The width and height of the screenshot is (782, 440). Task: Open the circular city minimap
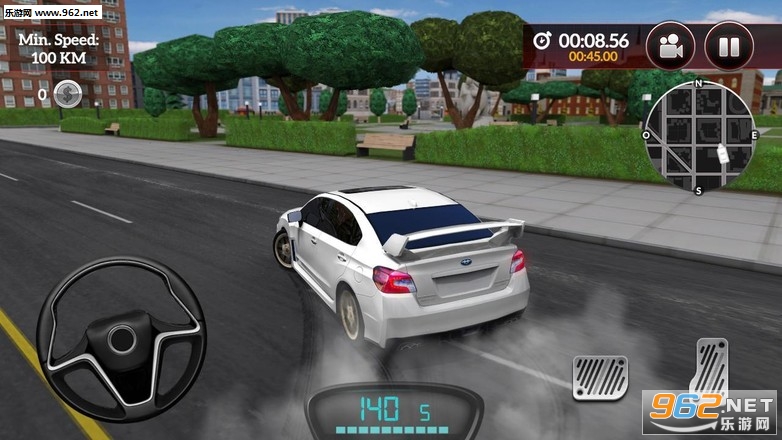pos(699,135)
